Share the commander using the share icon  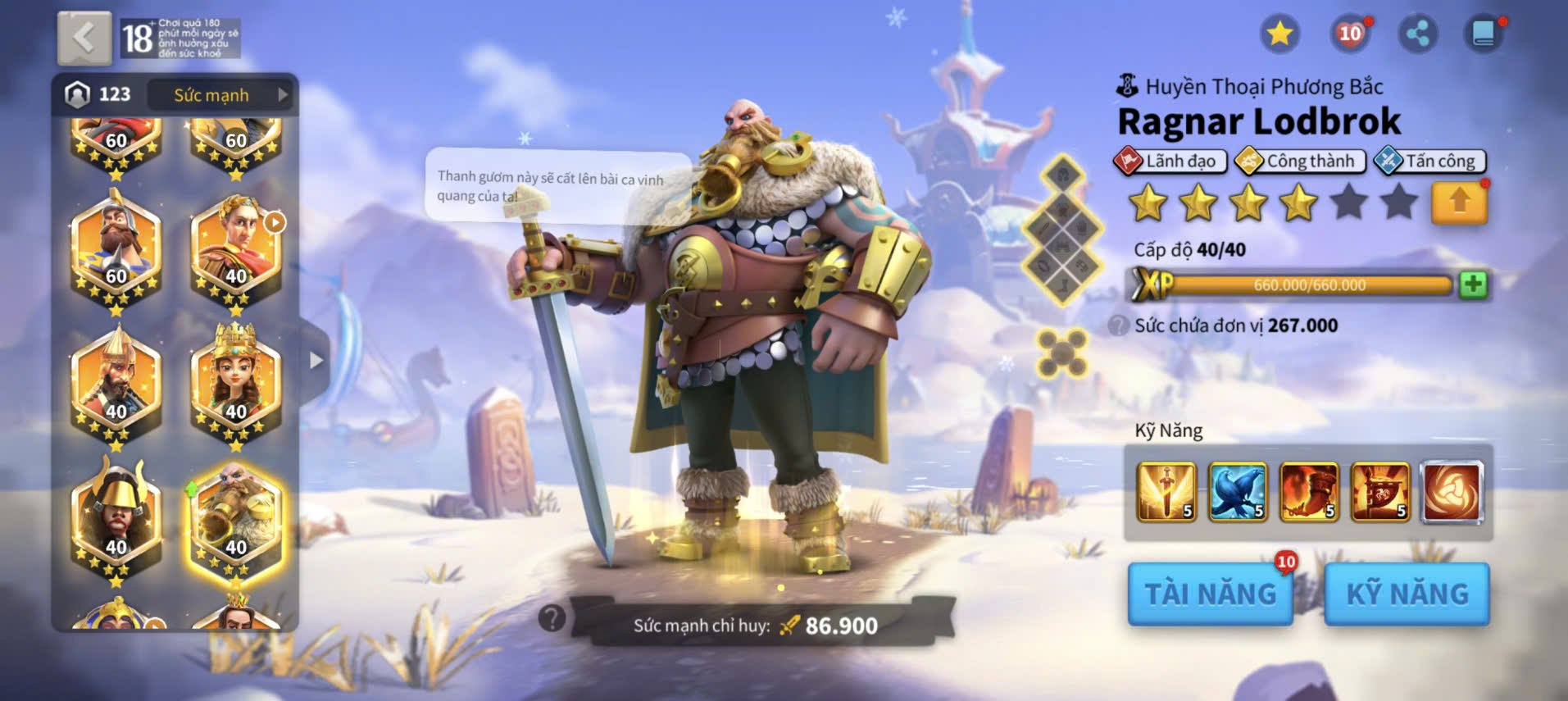point(1417,34)
